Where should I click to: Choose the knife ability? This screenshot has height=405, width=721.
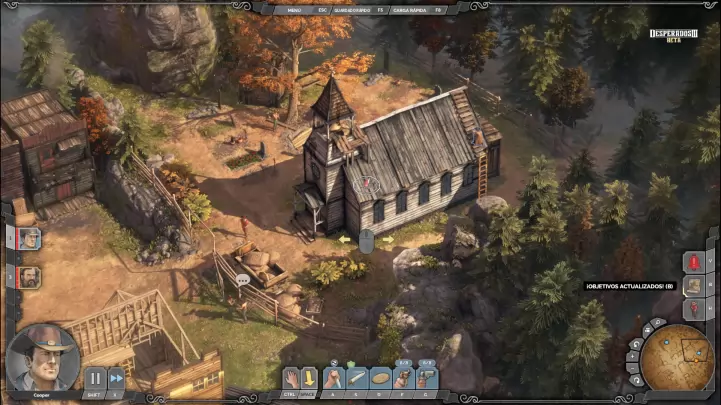pos(332,377)
